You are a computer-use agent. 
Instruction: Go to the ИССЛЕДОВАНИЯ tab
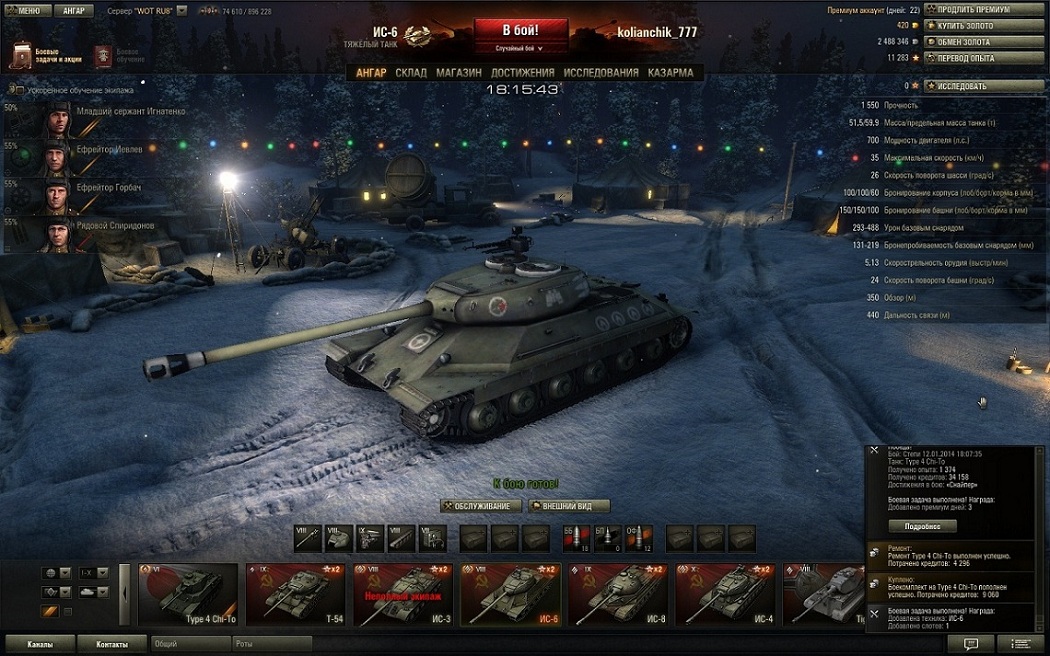(x=600, y=73)
